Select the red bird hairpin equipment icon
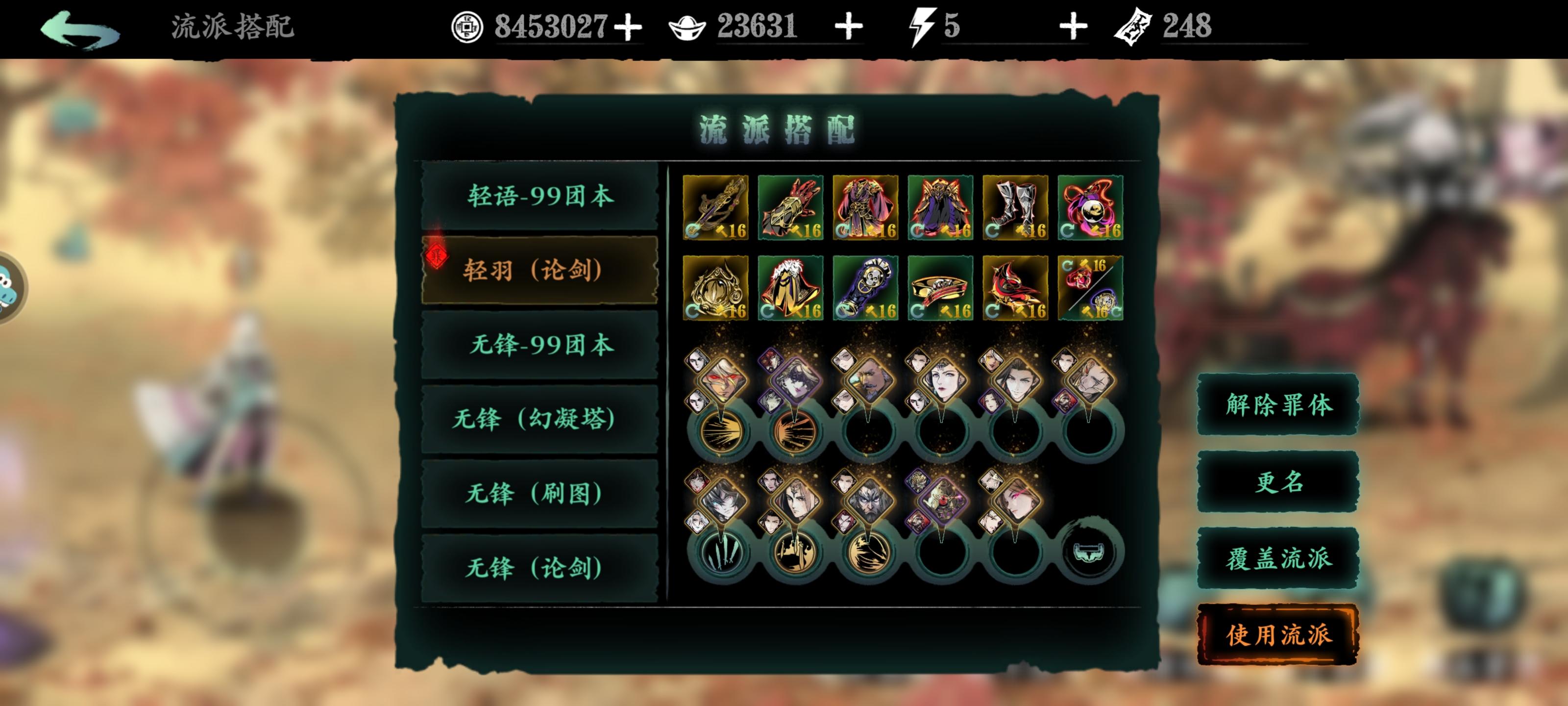Screen dimensions: 1568x706 point(1015,286)
